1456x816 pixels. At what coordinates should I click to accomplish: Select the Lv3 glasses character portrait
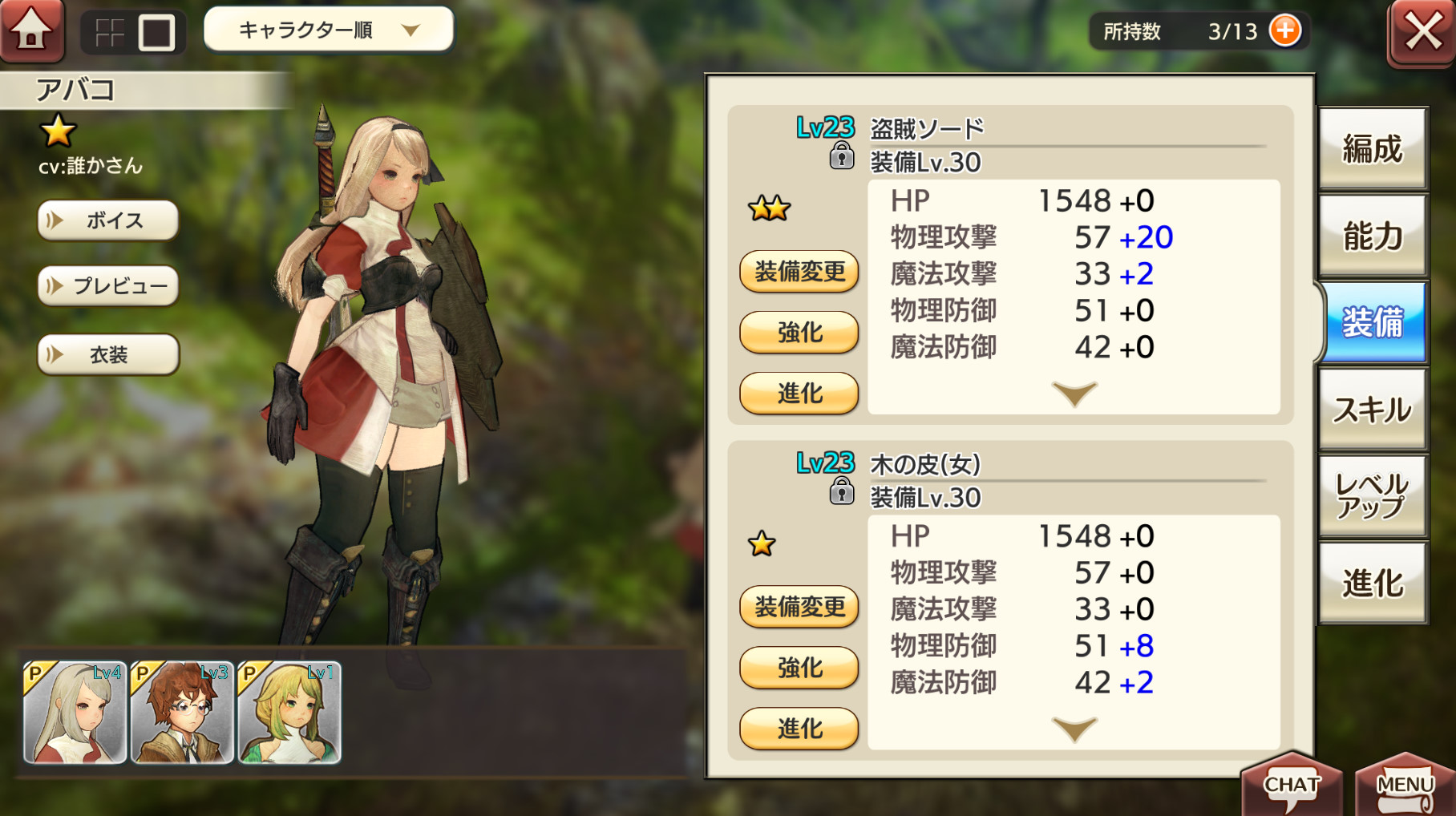click(182, 713)
